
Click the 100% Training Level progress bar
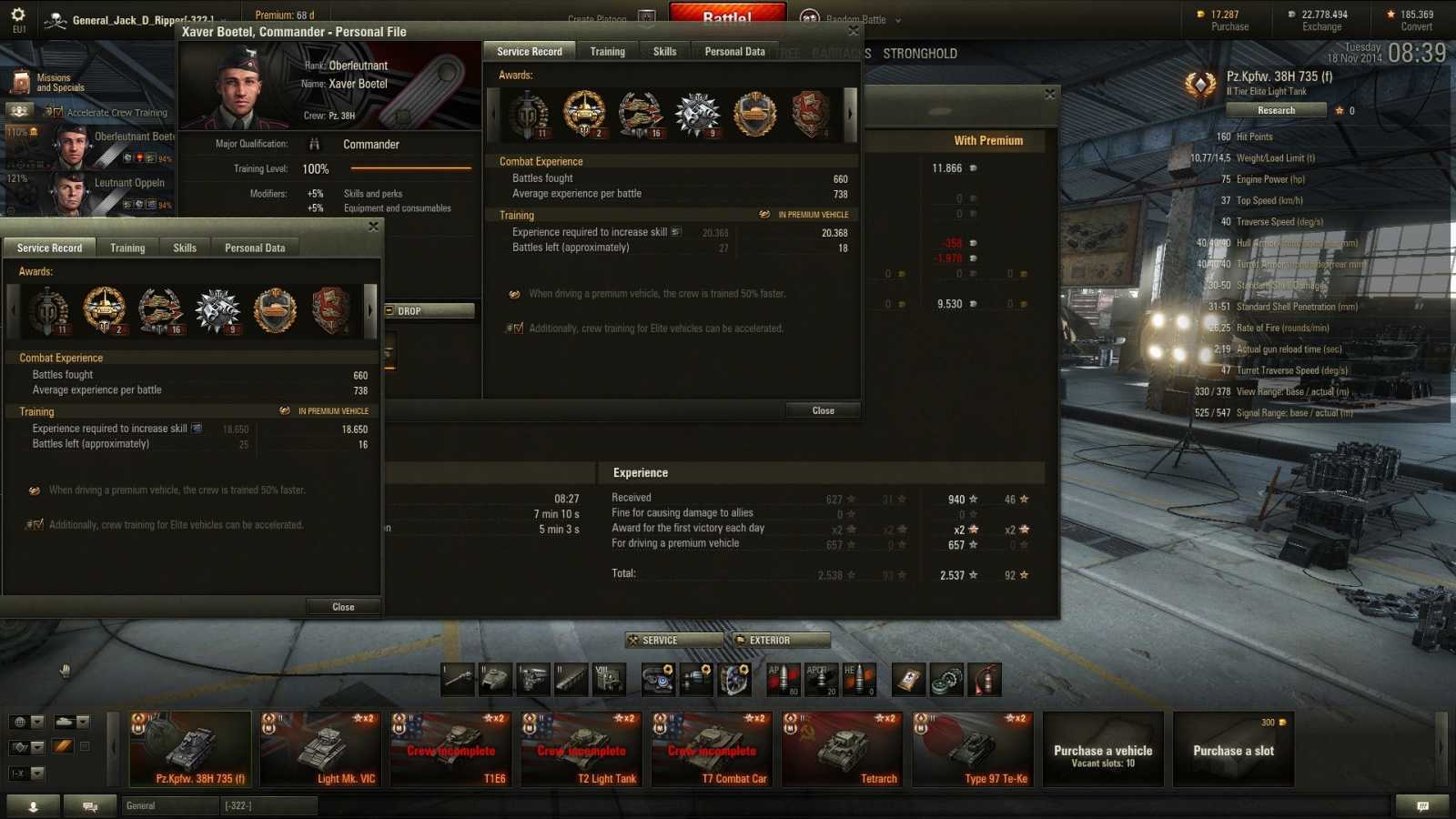409,168
